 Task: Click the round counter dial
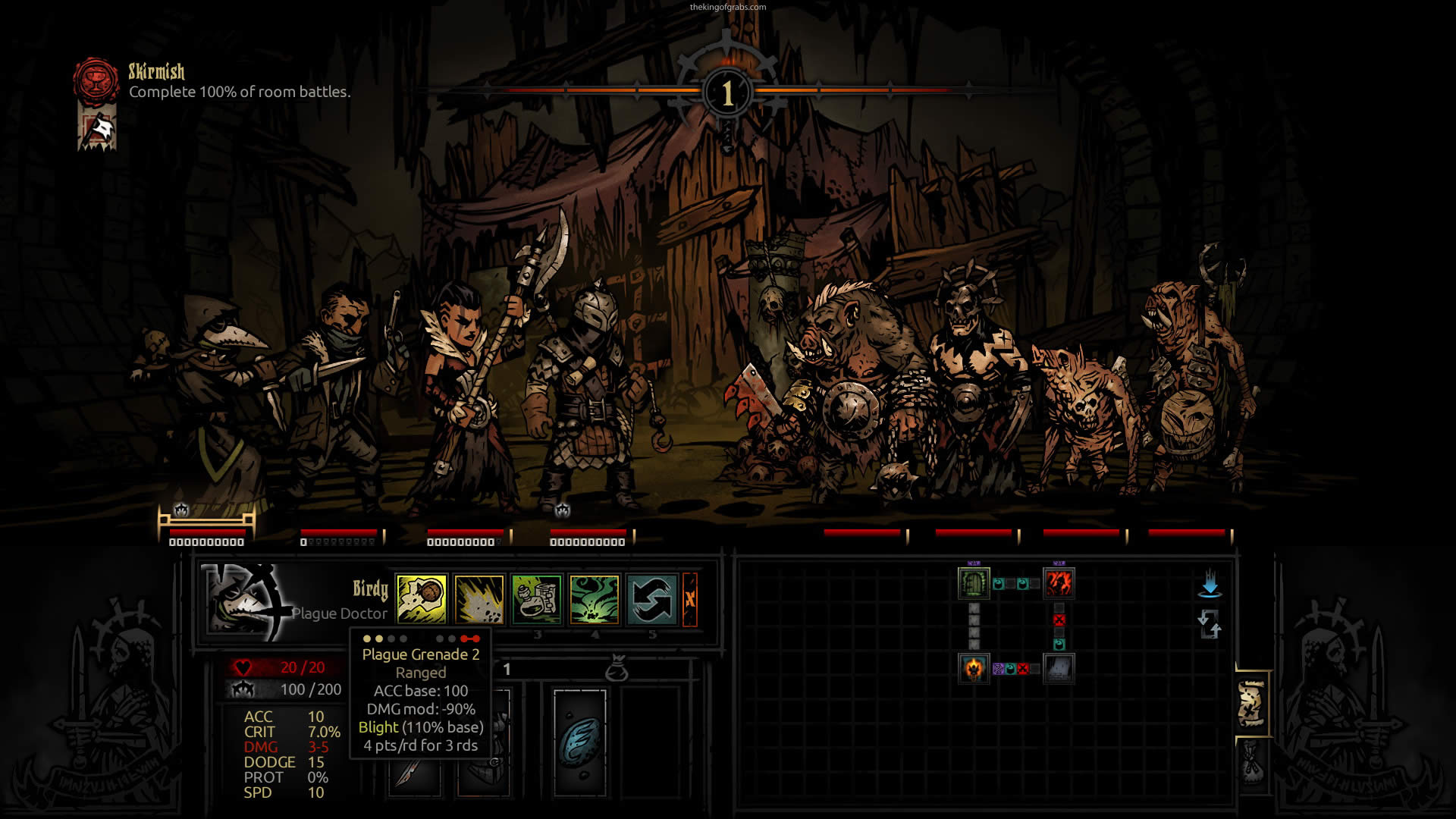click(x=727, y=93)
